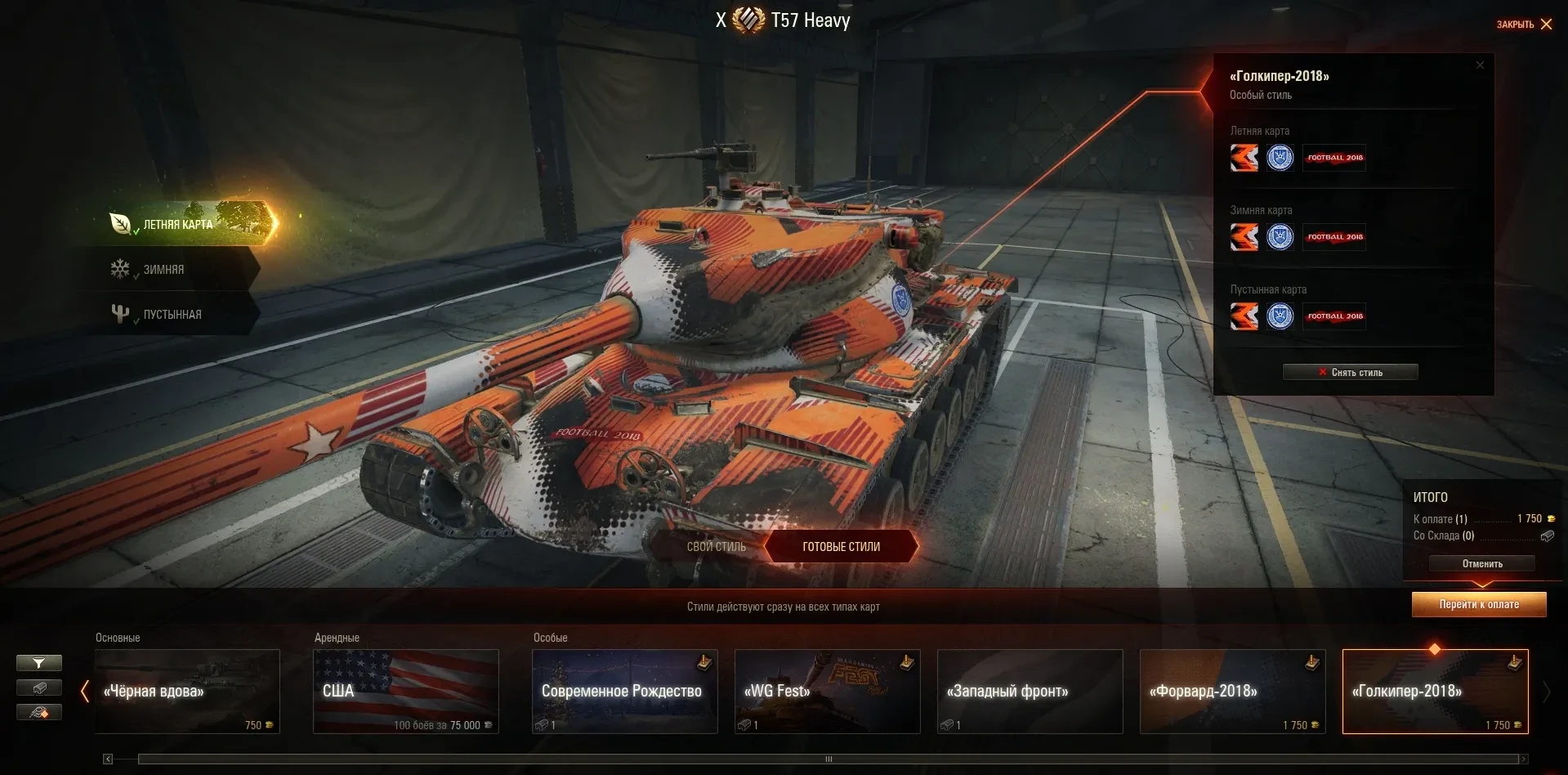Click the «Голкипер-2018» style card in the carousel
This screenshot has height=775, width=1568.
click(x=1436, y=692)
